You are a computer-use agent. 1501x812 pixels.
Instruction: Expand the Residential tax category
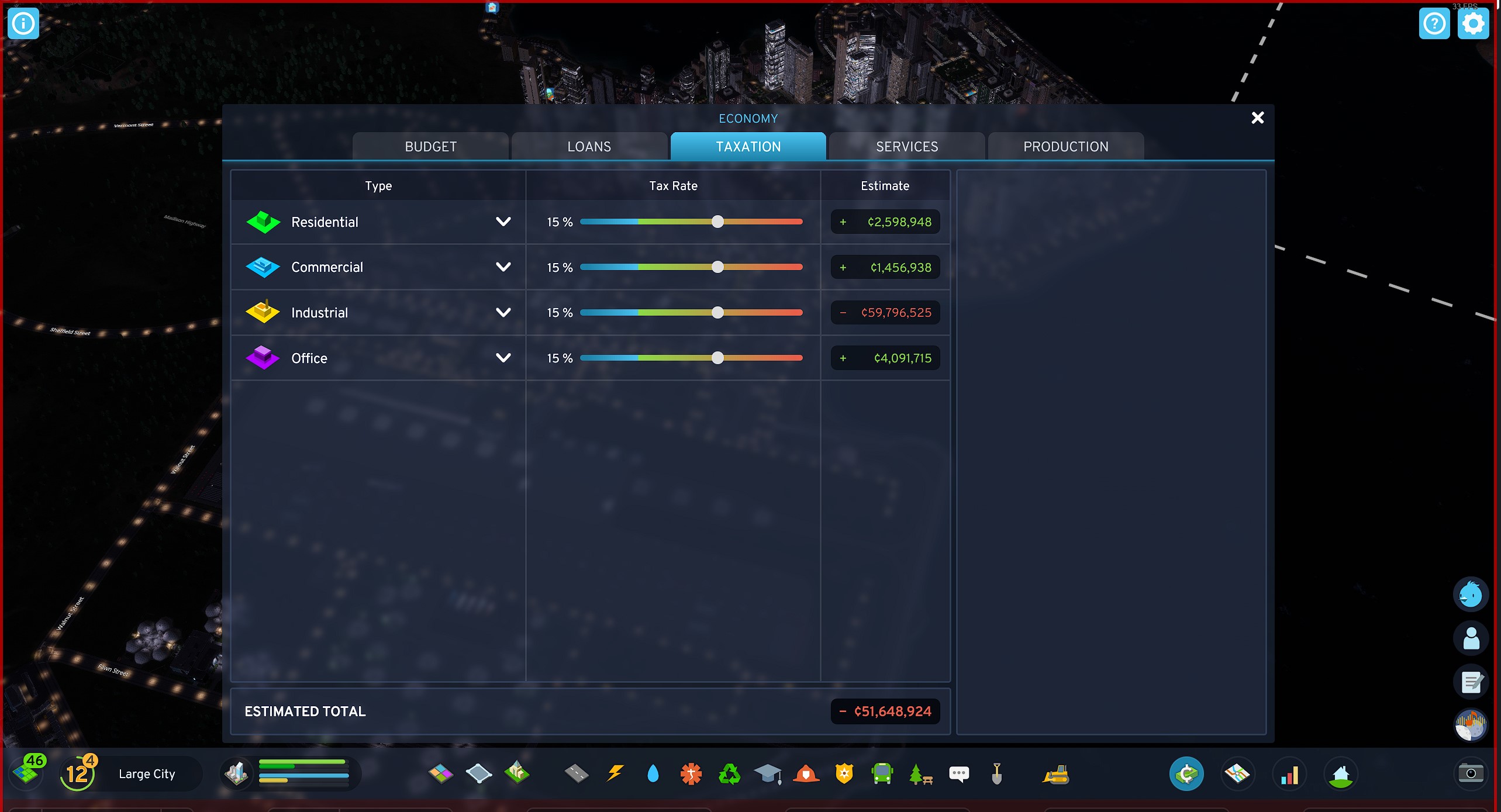pyautogui.click(x=502, y=222)
